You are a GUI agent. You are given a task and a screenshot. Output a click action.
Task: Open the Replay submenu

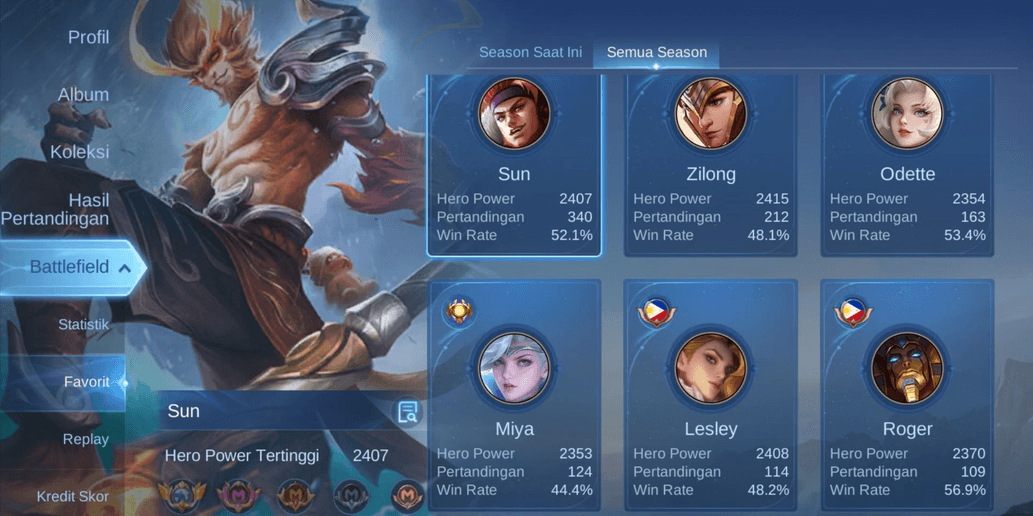click(85, 439)
